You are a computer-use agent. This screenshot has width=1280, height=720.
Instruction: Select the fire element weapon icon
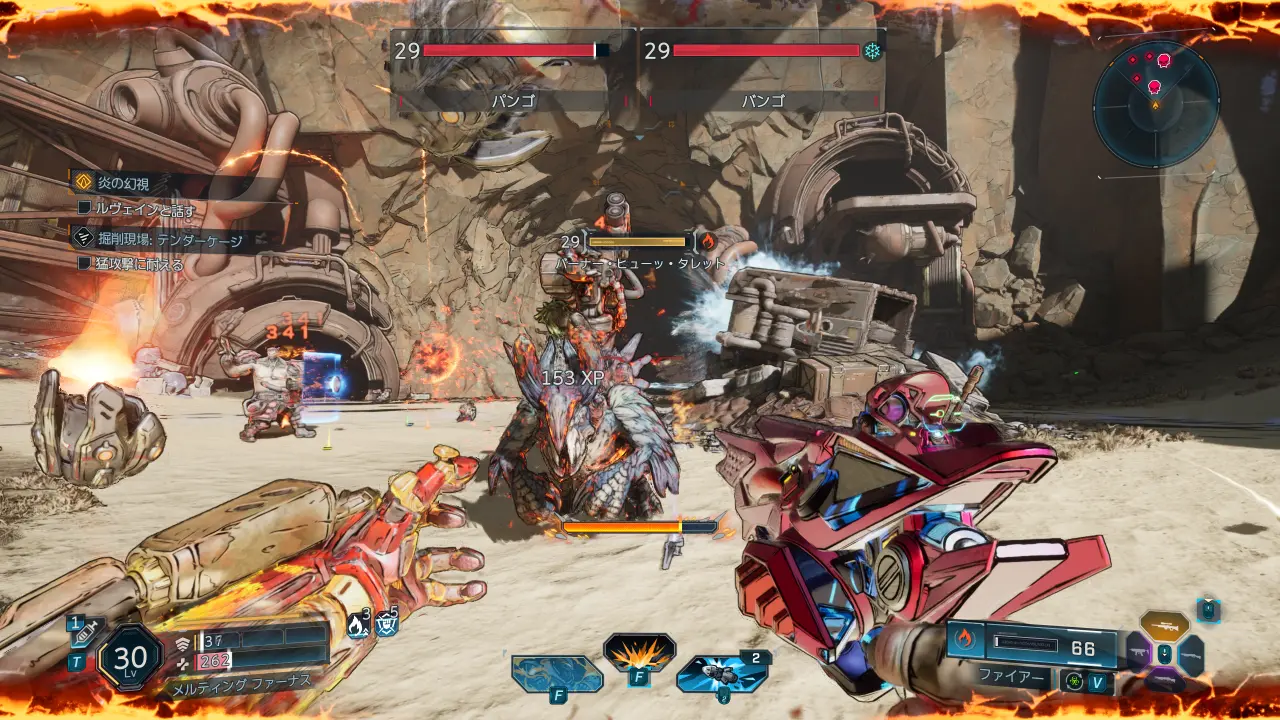click(965, 639)
